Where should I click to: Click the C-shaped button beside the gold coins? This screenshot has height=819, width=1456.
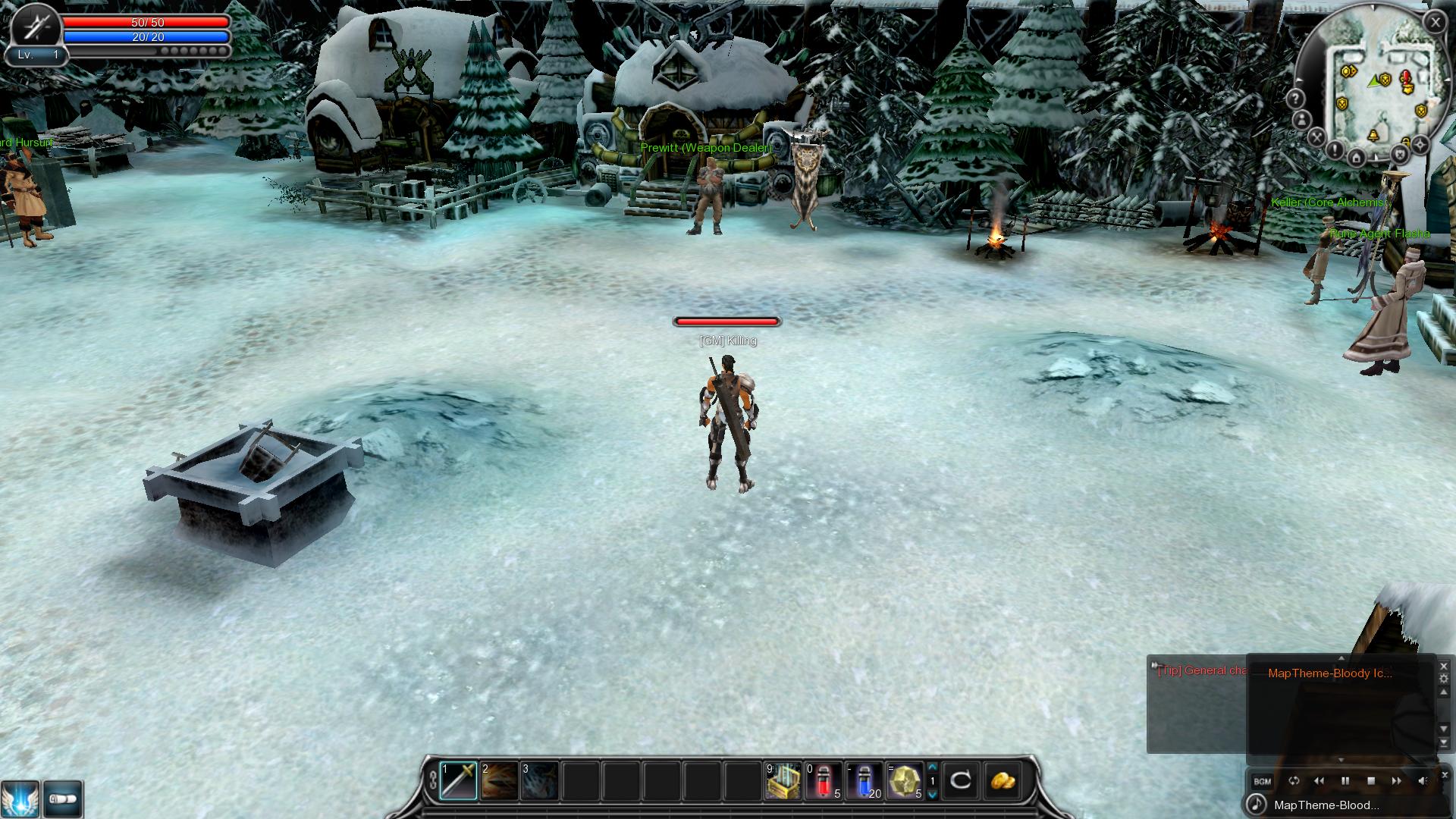coord(961,780)
